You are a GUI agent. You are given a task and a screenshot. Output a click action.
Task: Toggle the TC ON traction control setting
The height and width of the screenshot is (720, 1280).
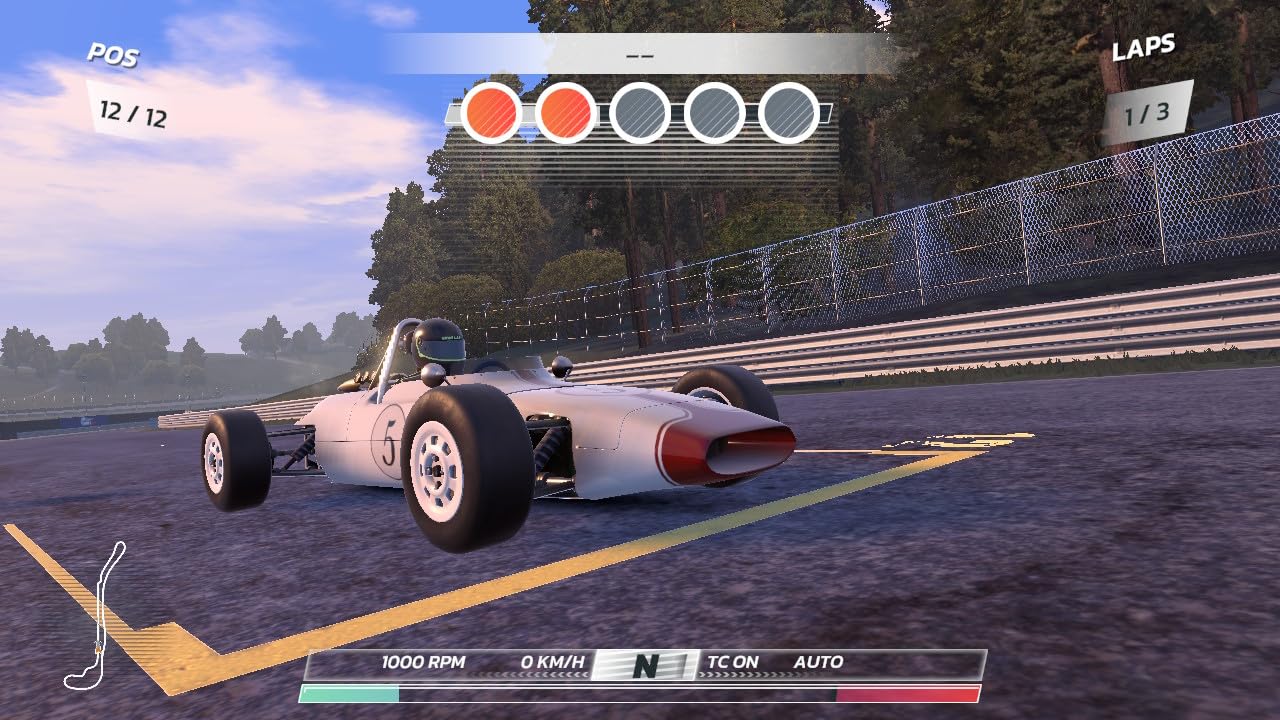(736, 661)
